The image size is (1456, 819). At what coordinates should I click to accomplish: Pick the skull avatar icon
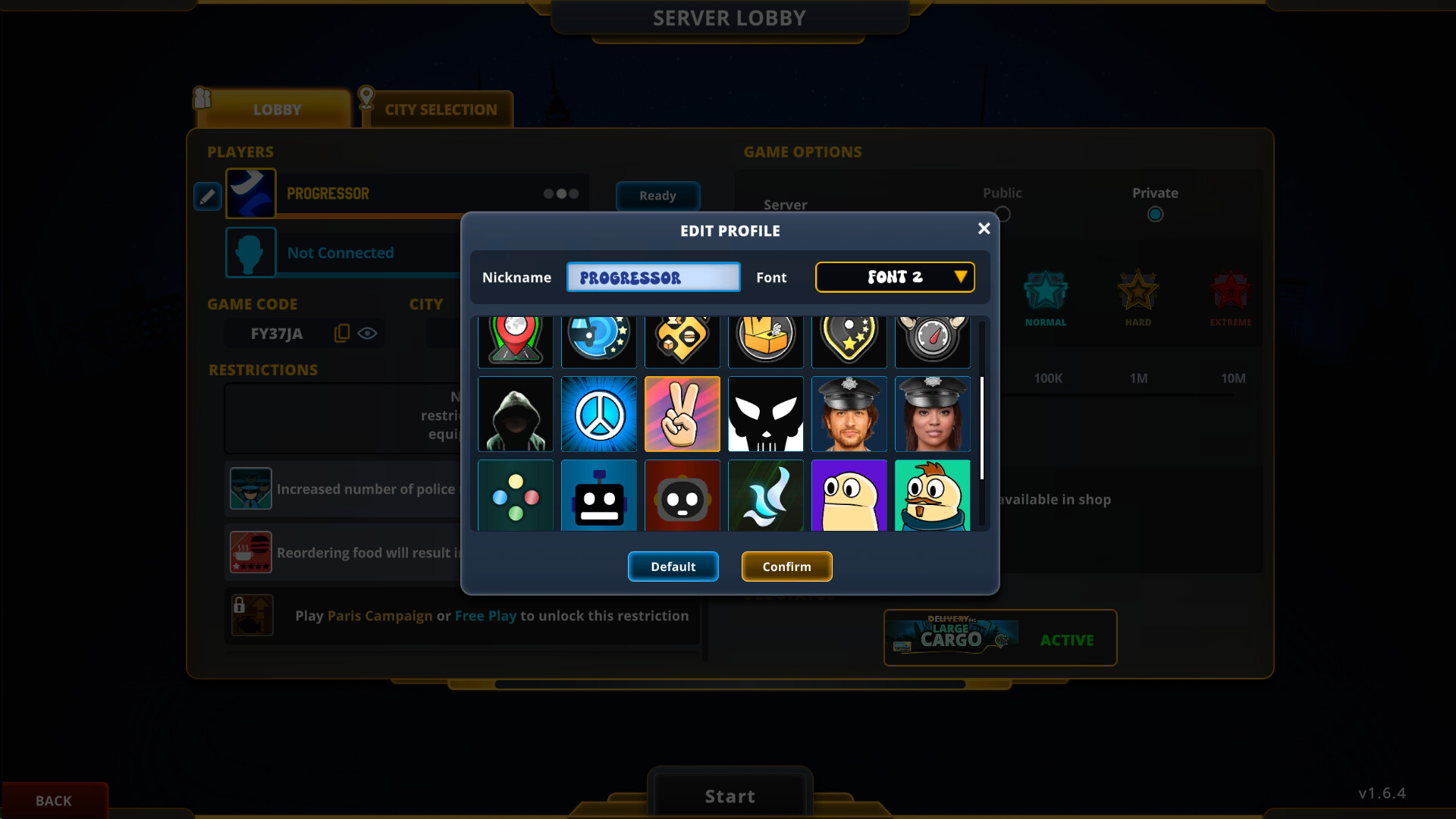[765, 414]
